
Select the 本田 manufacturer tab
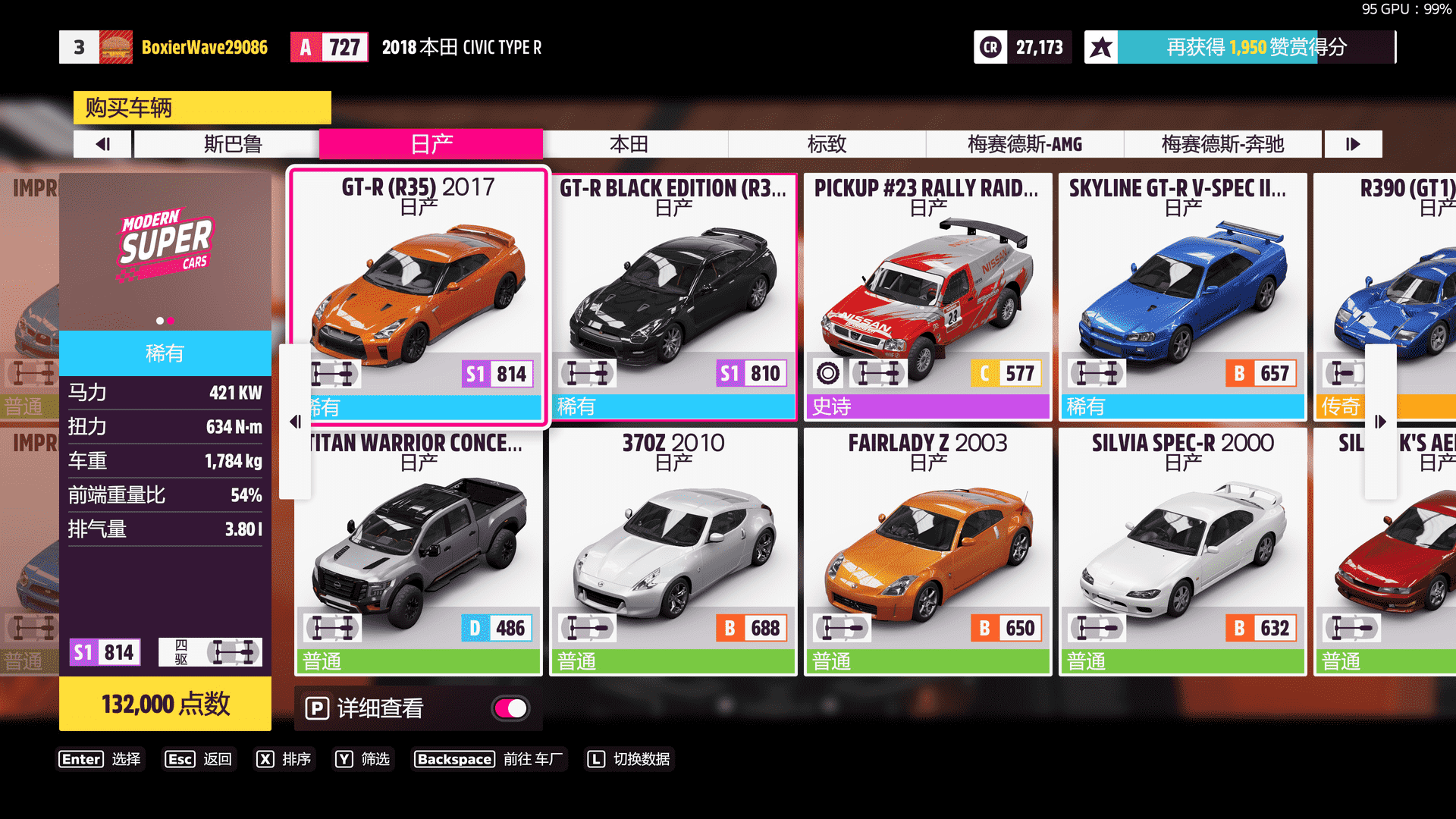click(x=629, y=144)
